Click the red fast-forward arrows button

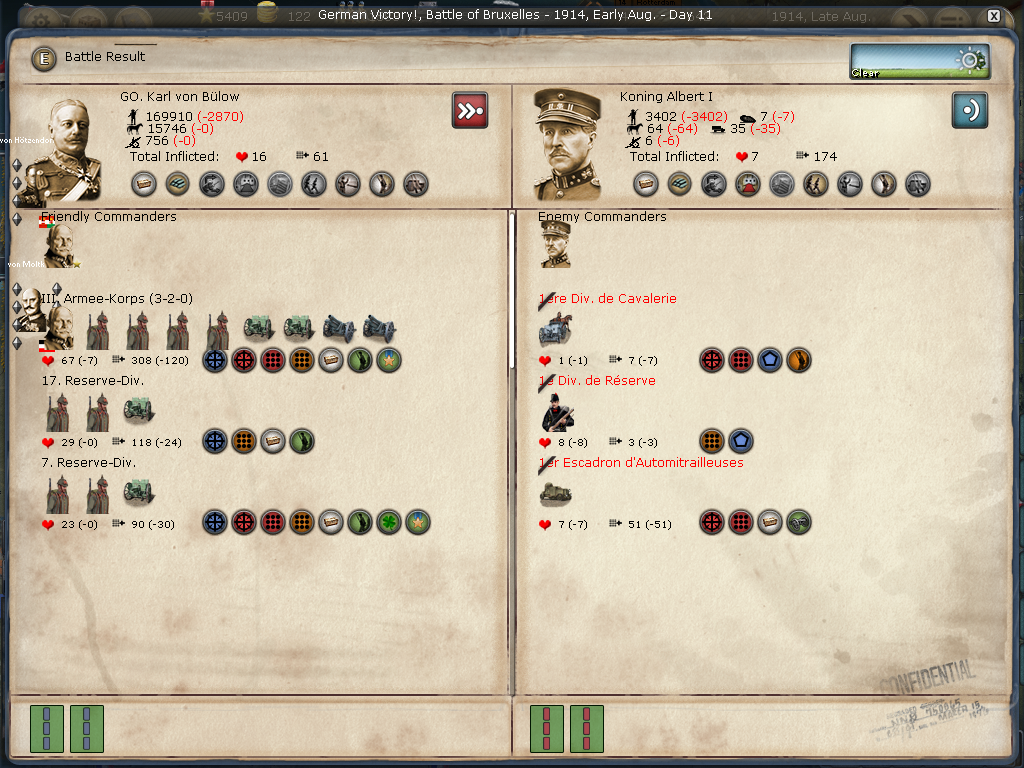click(x=470, y=110)
